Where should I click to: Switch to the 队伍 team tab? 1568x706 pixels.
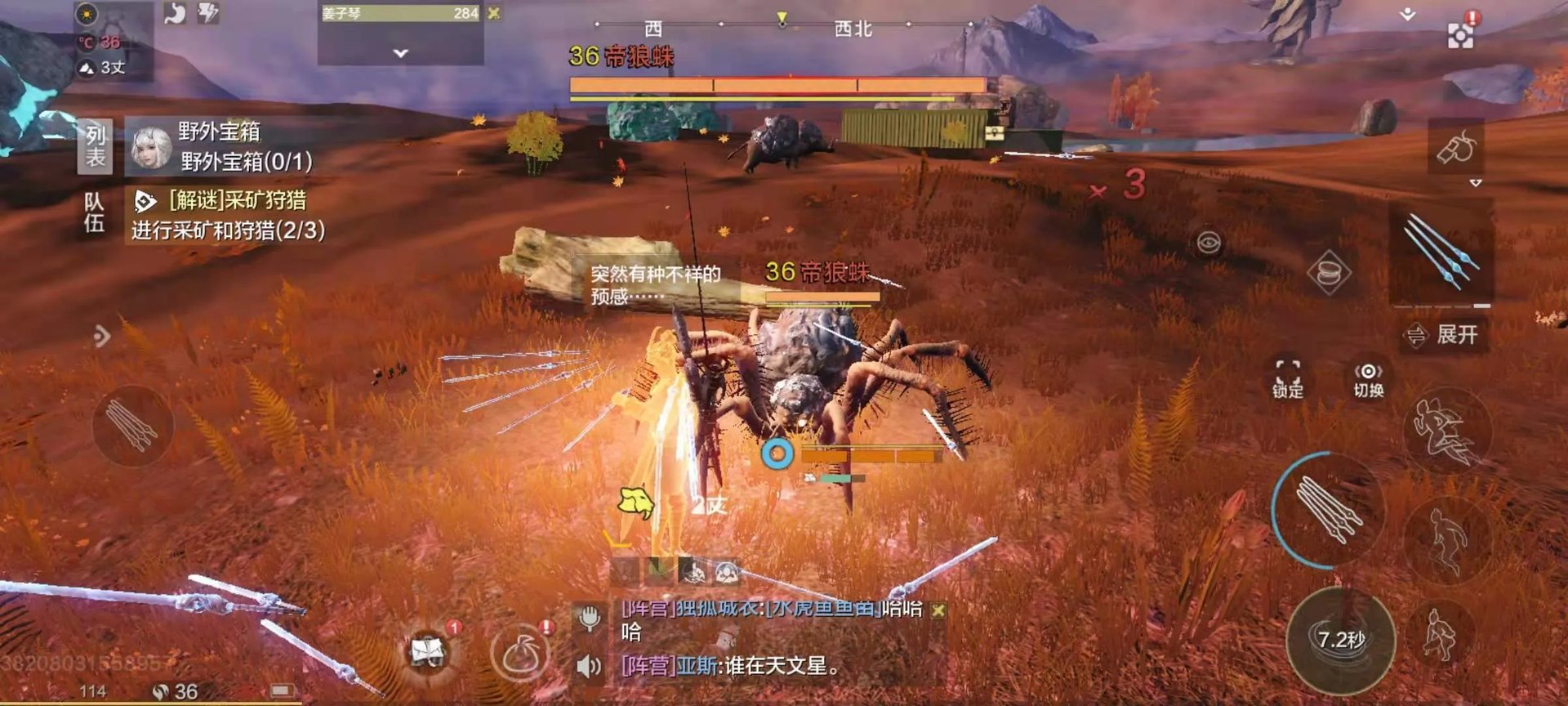(x=95, y=208)
